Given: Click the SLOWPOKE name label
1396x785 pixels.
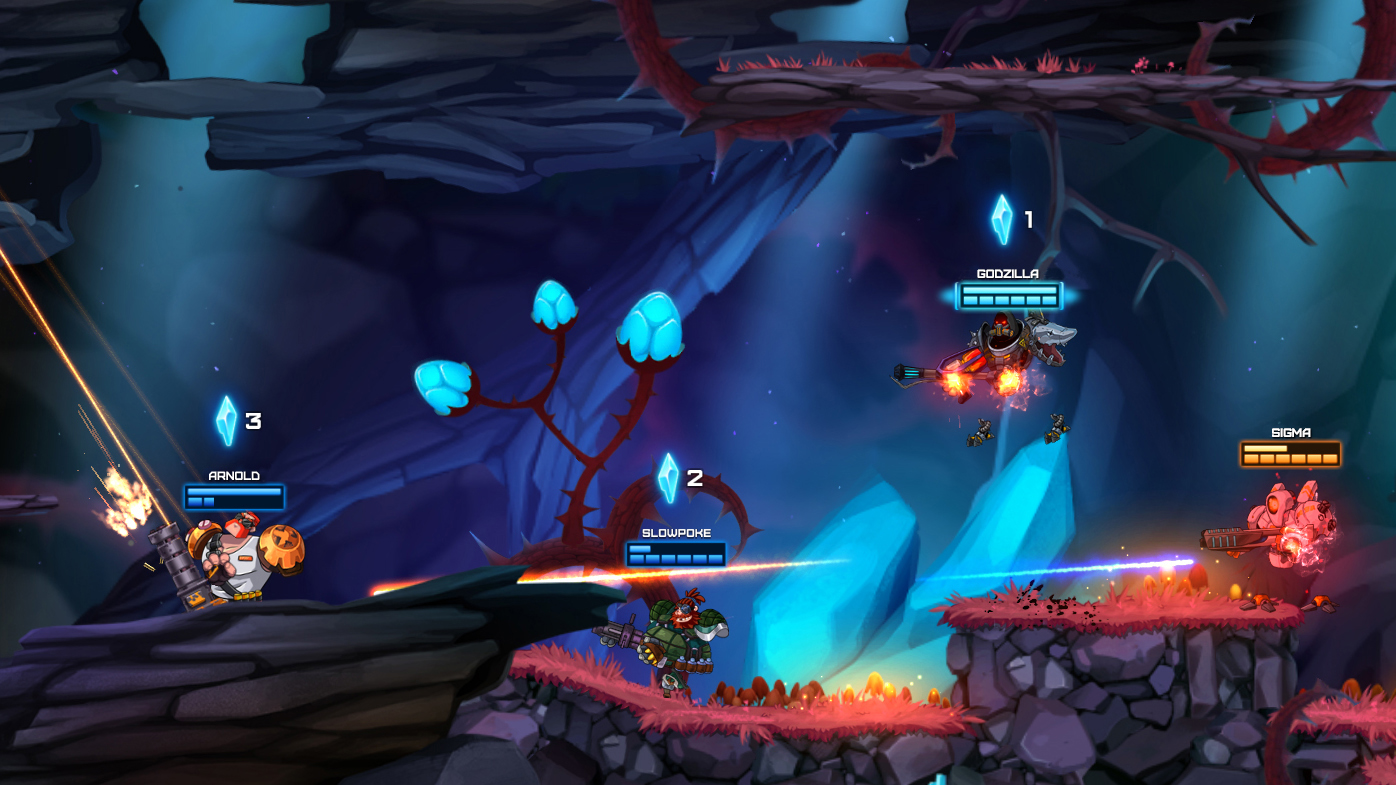Looking at the screenshot, I should pyautogui.click(x=676, y=531).
